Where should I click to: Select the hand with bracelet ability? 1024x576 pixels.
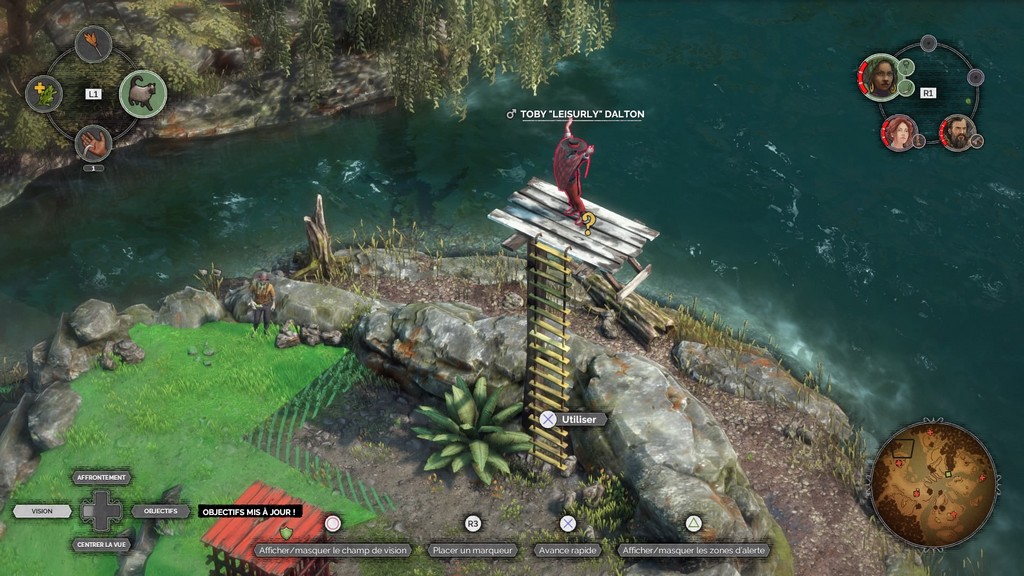click(x=93, y=143)
